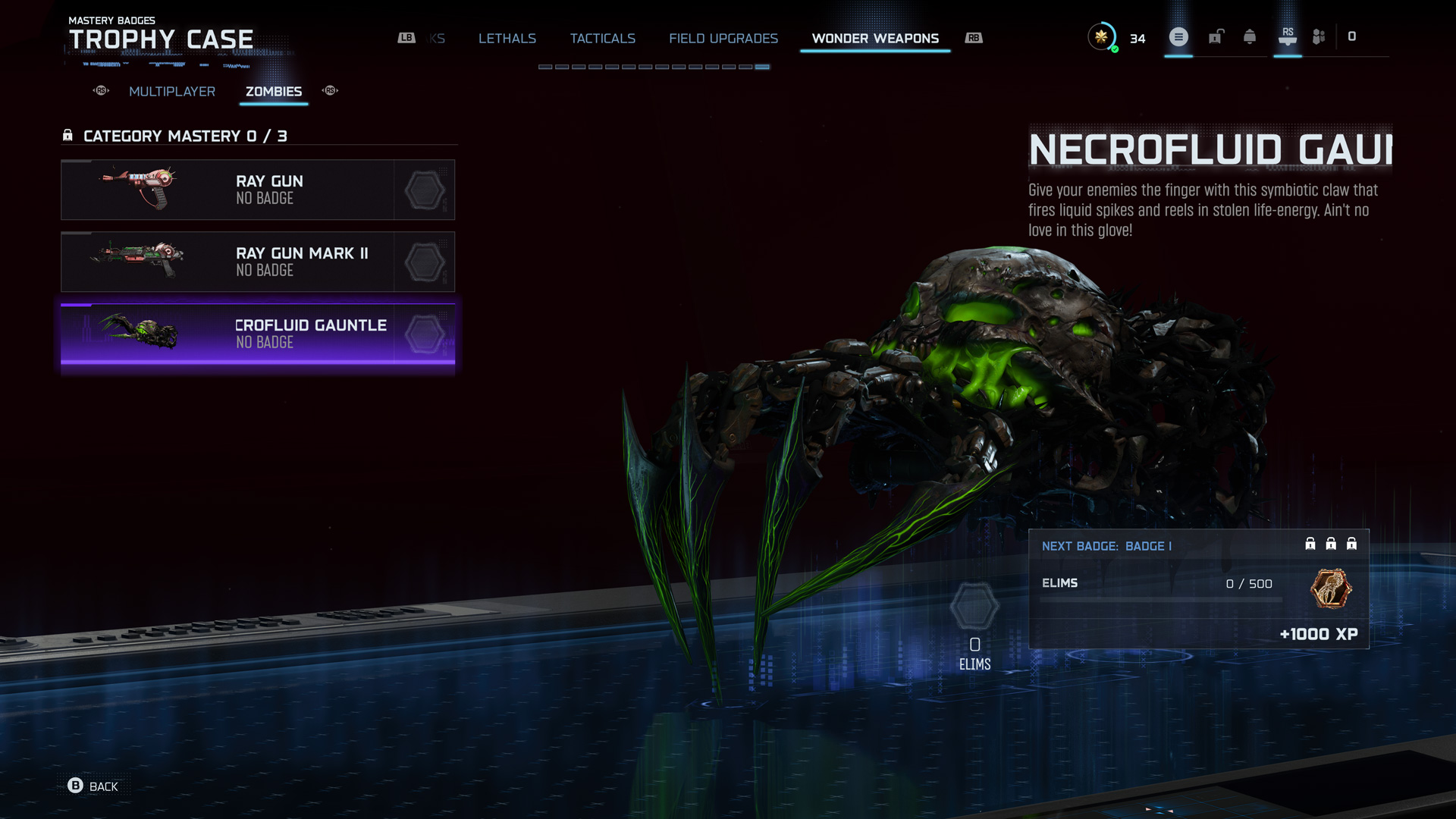Viewport: 1456px width, 819px height.
Task: Click the open padlock unlocks icon
Action: point(1216,36)
